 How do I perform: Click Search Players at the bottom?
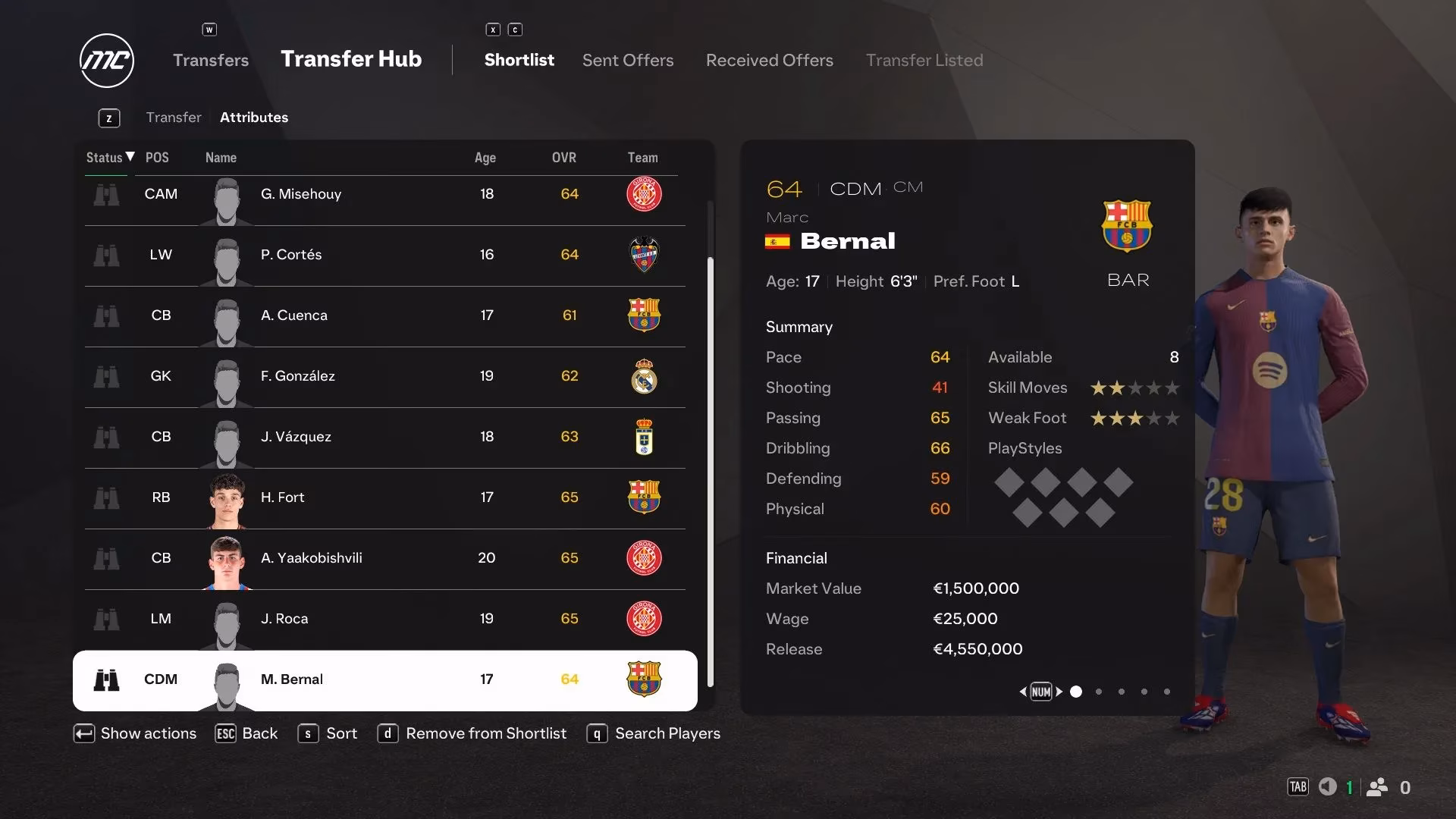coord(667,733)
